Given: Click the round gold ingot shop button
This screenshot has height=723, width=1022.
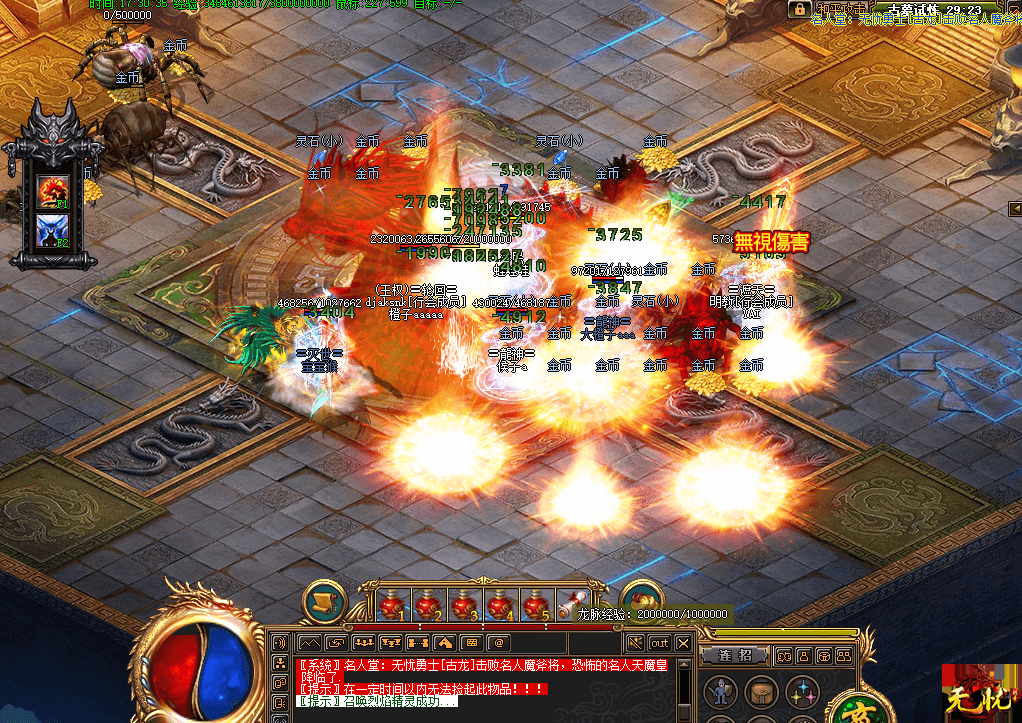Looking at the screenshot, I should [x=641, y=598].
